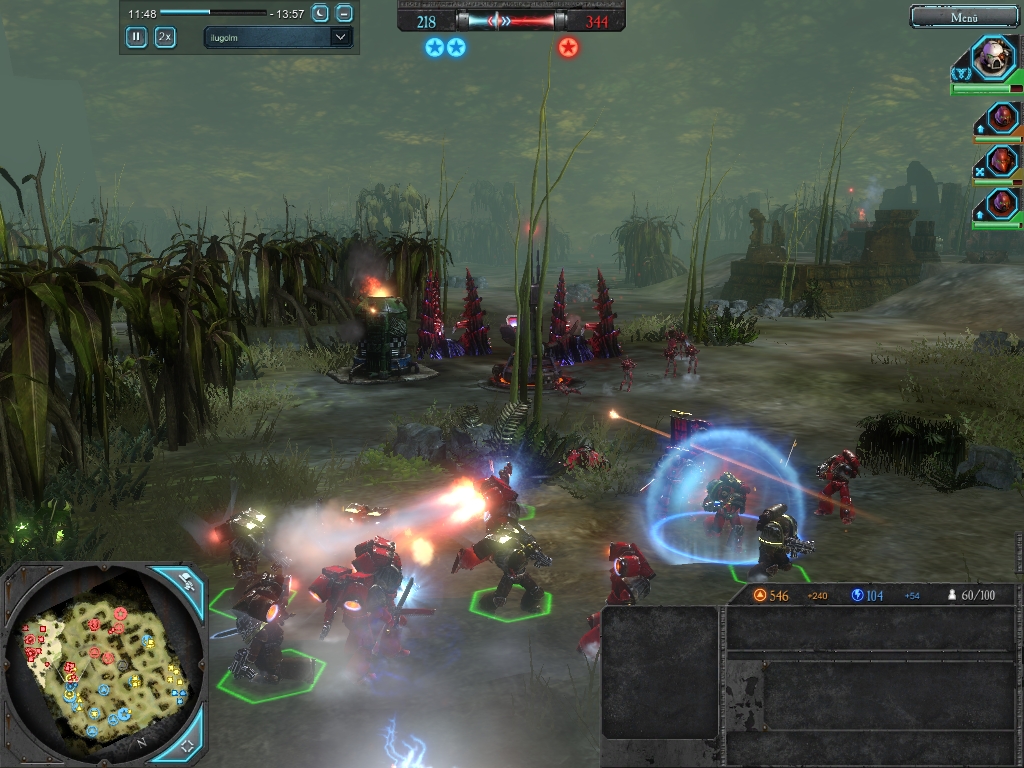Click the replay timeline progress bar
Viewport: 1024px width, 768px height.
pos(213,13)
